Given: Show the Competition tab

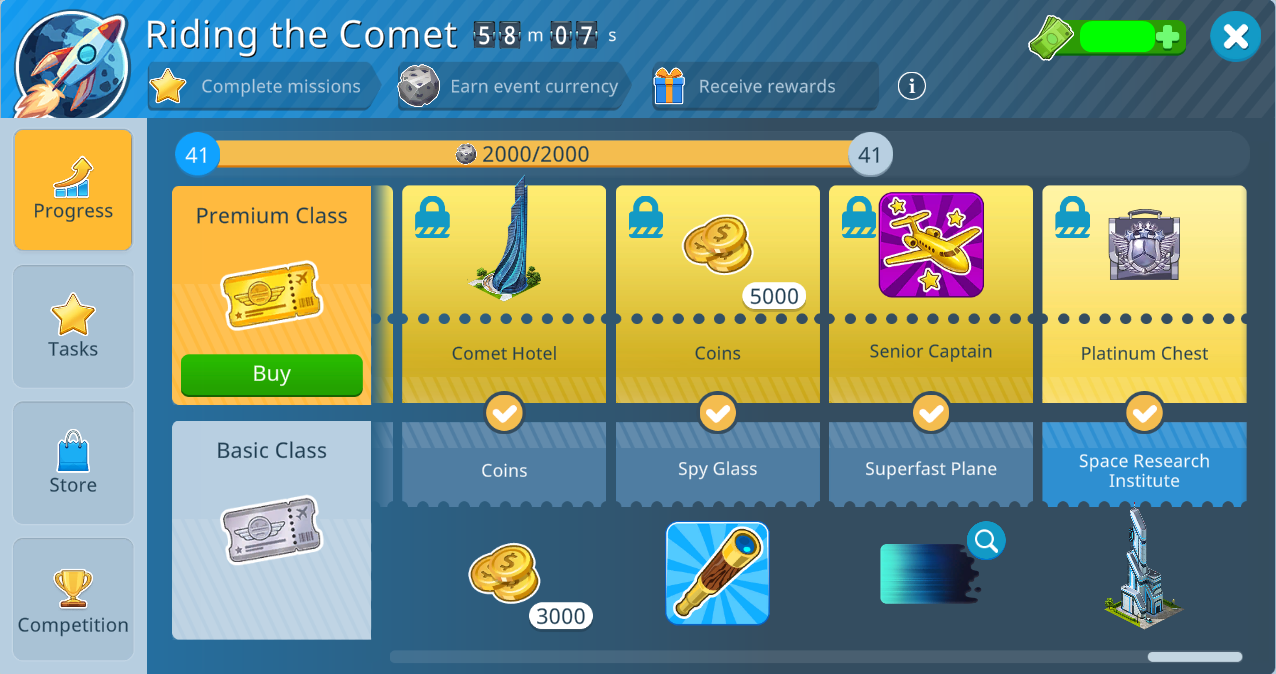Looking at the screenshot, I should (x=73, y=599).
